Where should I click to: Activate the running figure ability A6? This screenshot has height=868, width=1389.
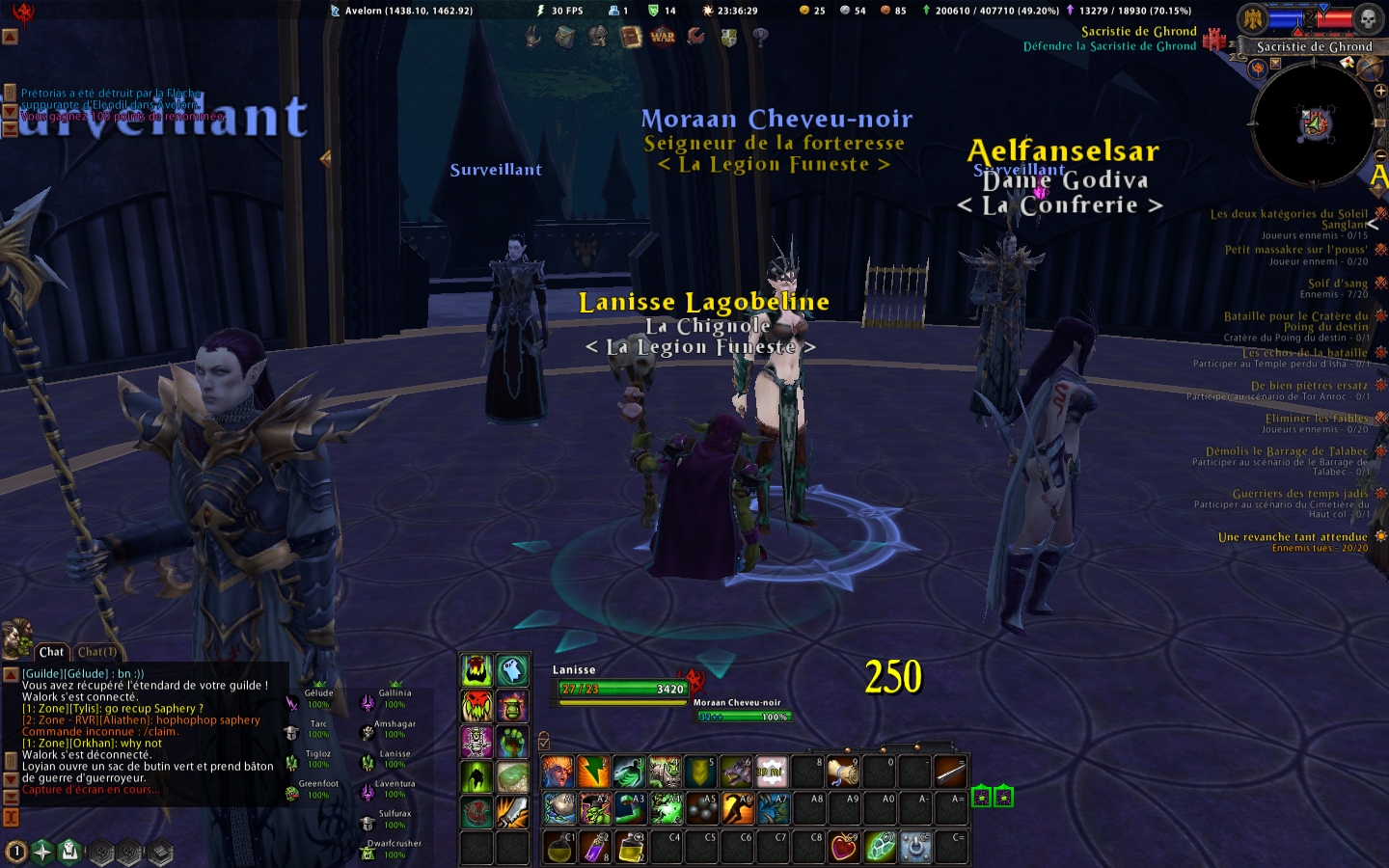(736, 808)
